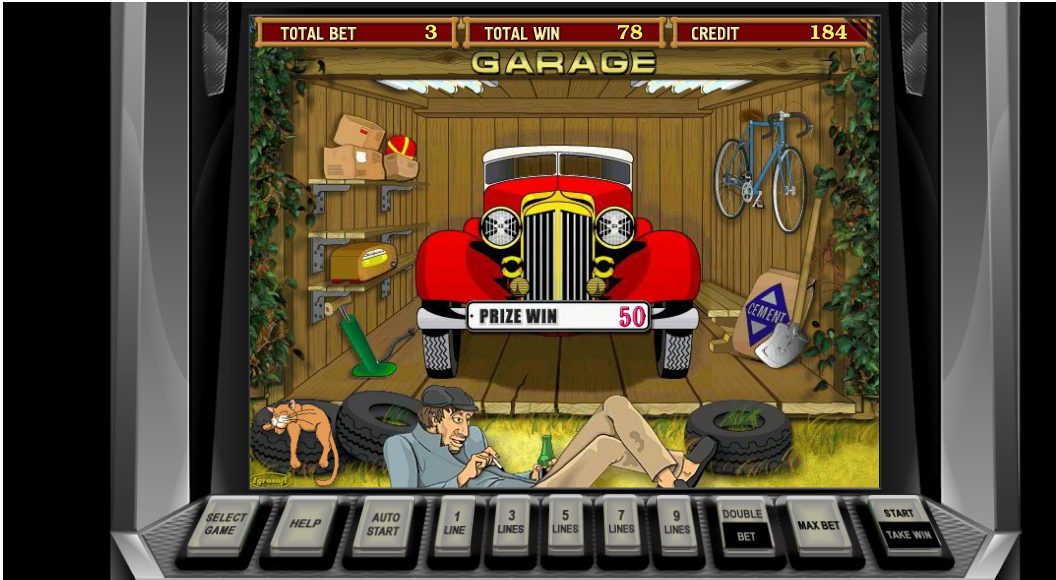Screen dimensions: 1056x580
Task: Pick the 5 Lines button
Action: point(565,524)
